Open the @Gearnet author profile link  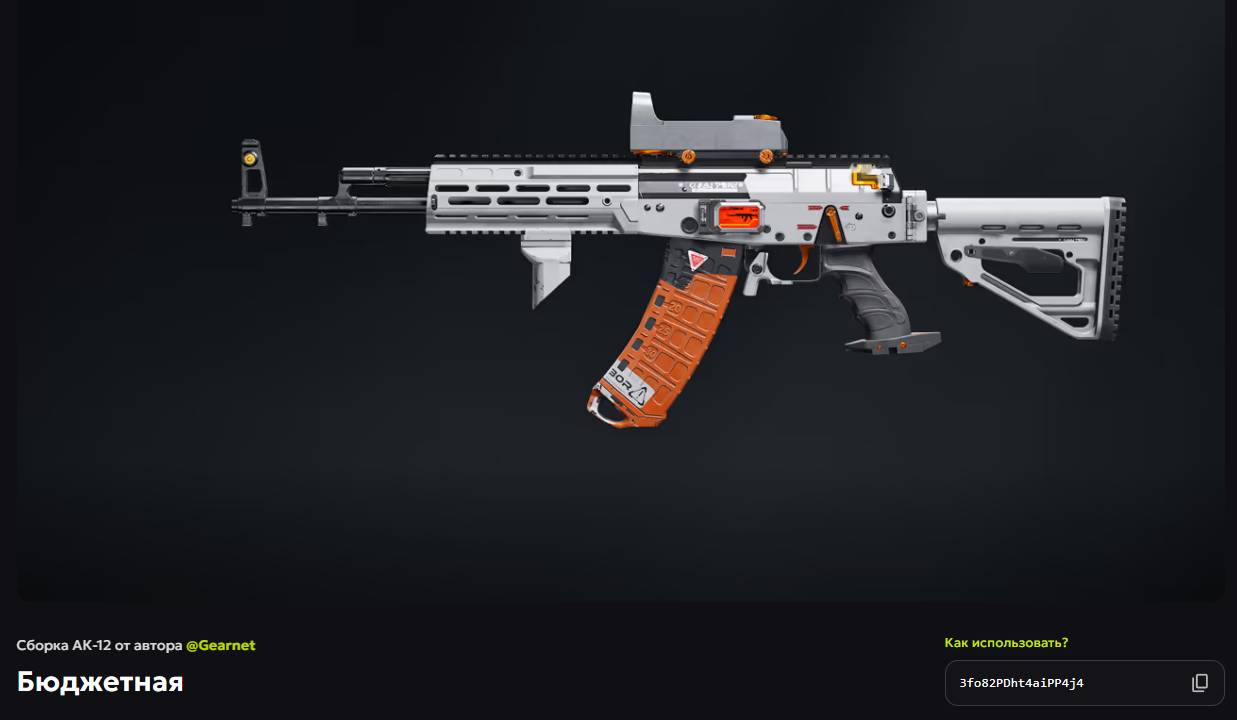(220, 646)
